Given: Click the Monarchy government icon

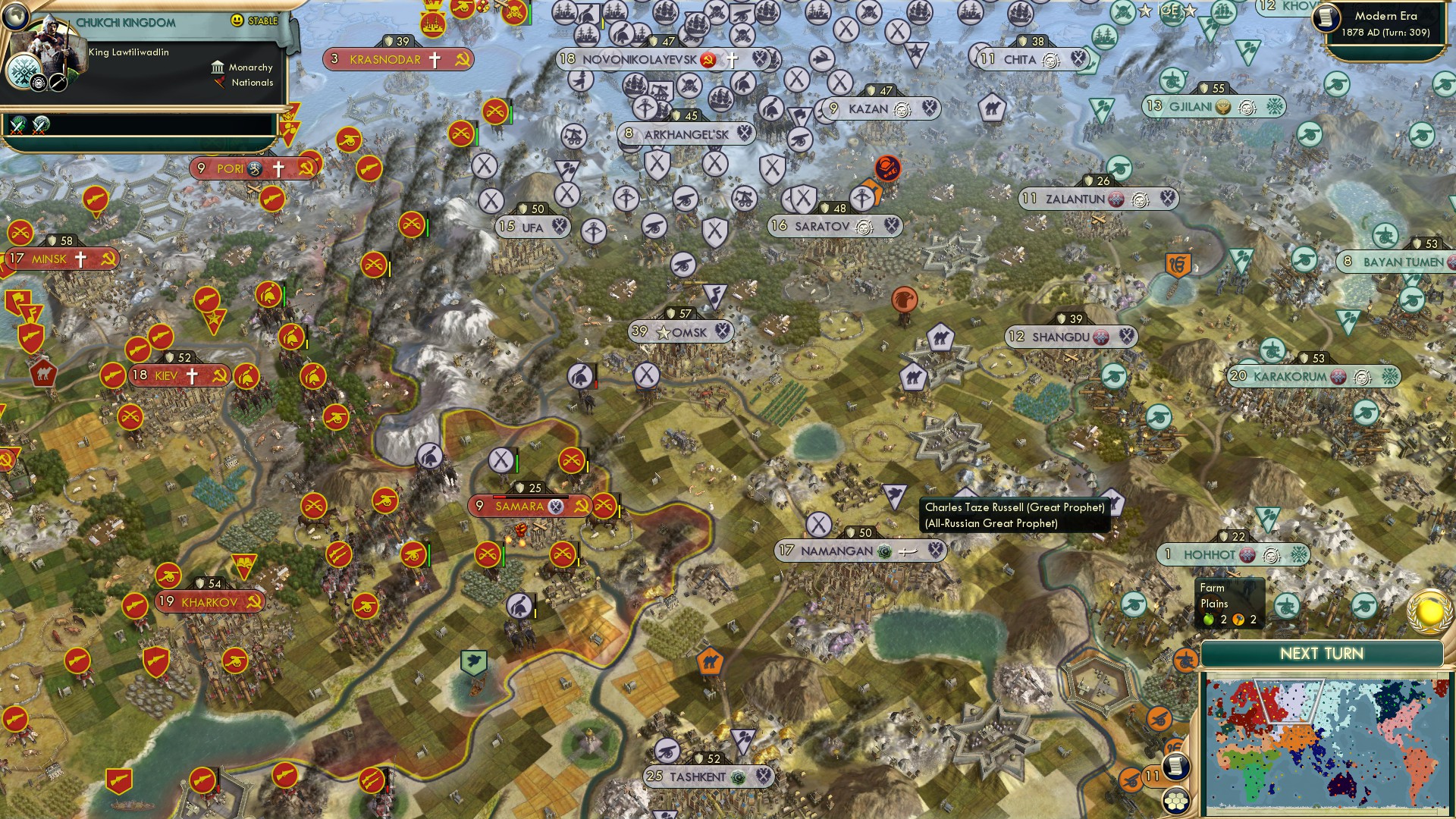Looking at the screenshot, I should tap(218, 68).
